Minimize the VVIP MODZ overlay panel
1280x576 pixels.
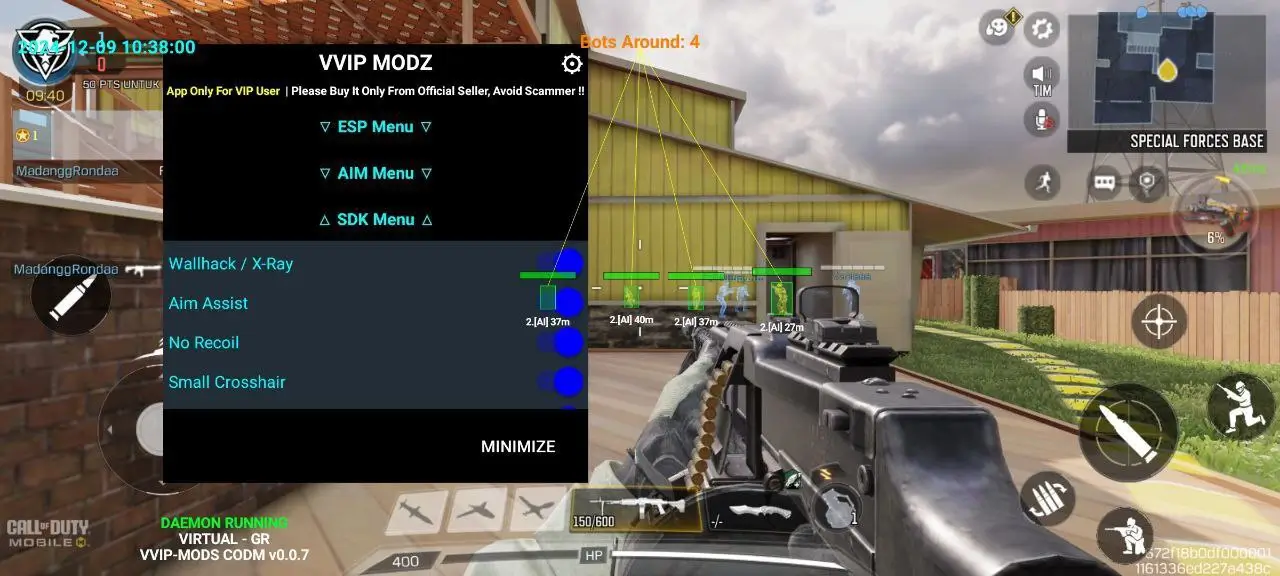pyautogui.click(x=517, y=447)
